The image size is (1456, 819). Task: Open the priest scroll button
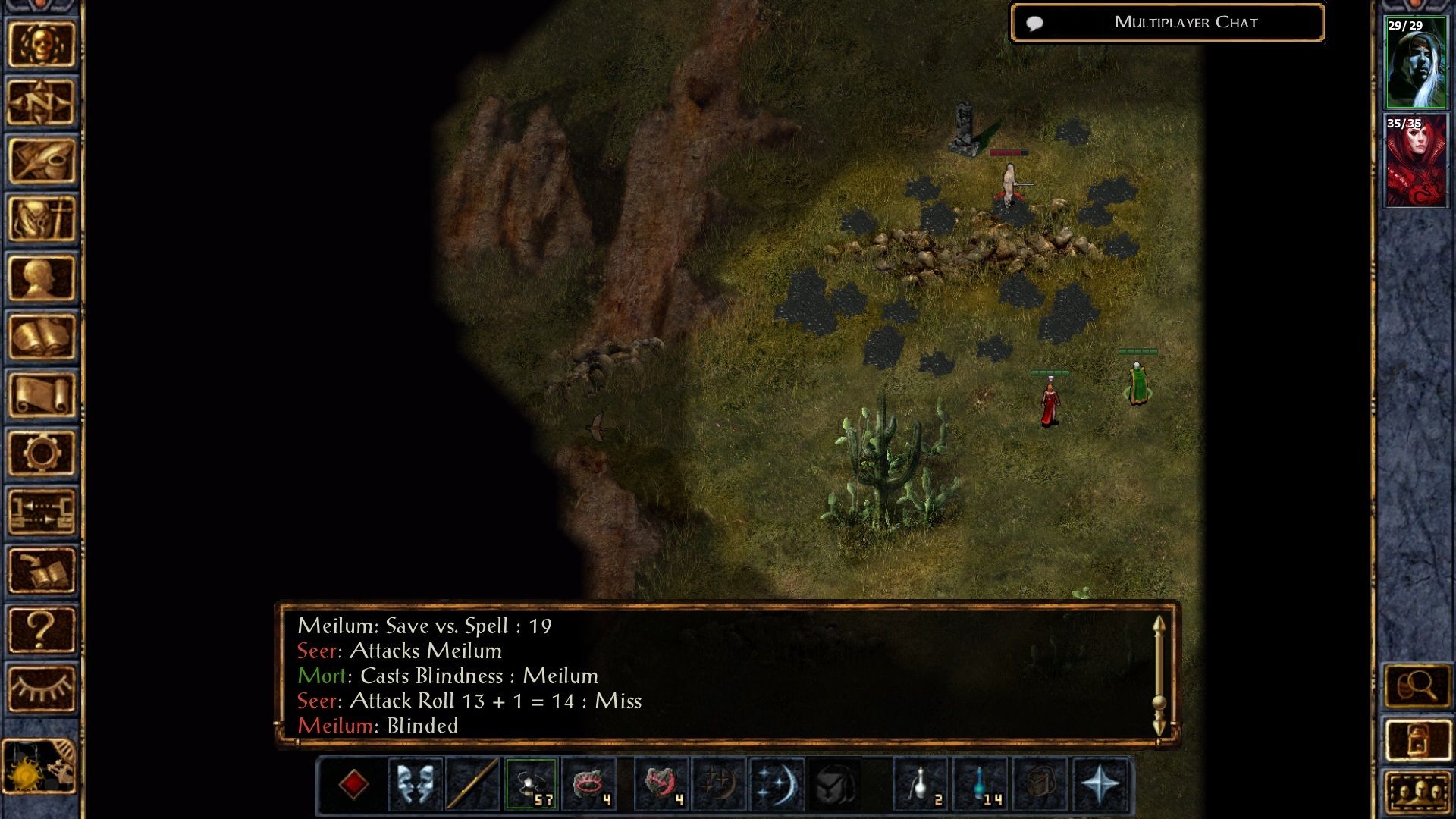click(x=42, y=395)
